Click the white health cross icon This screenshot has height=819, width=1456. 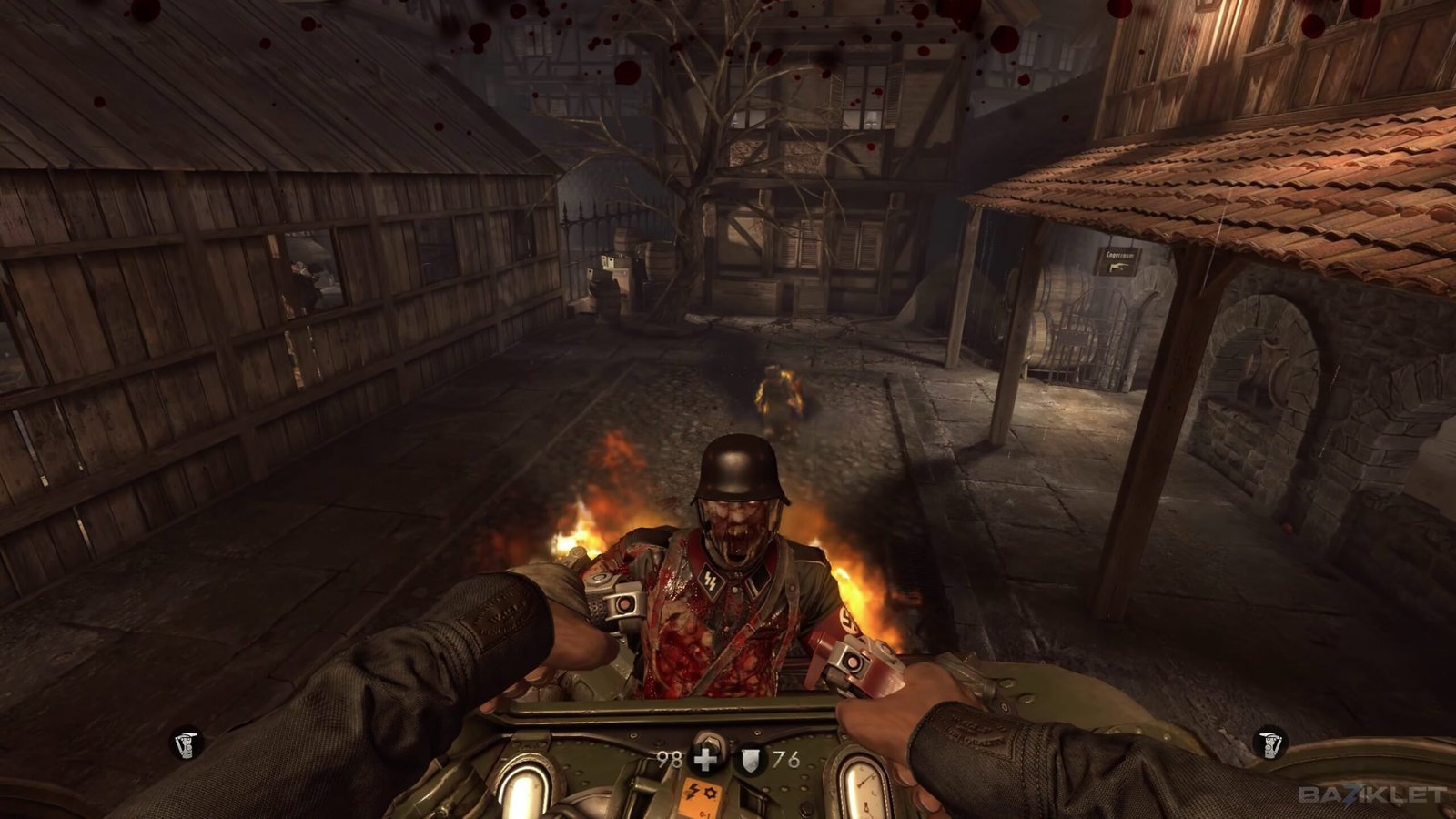tap(706, 759)
